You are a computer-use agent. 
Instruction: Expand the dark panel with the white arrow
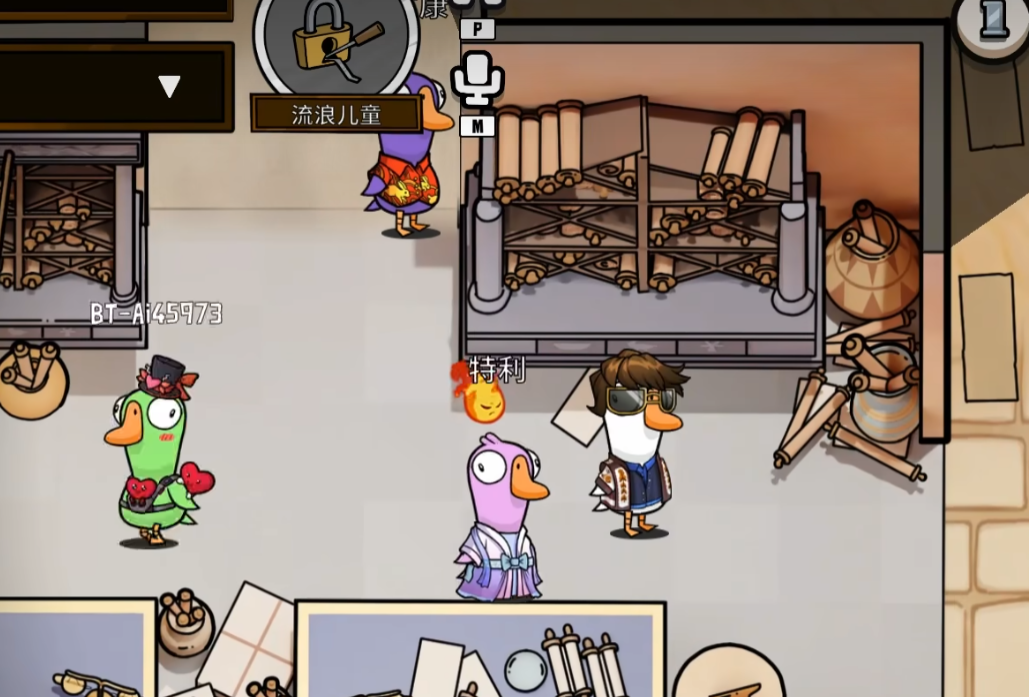pos(169,87)
